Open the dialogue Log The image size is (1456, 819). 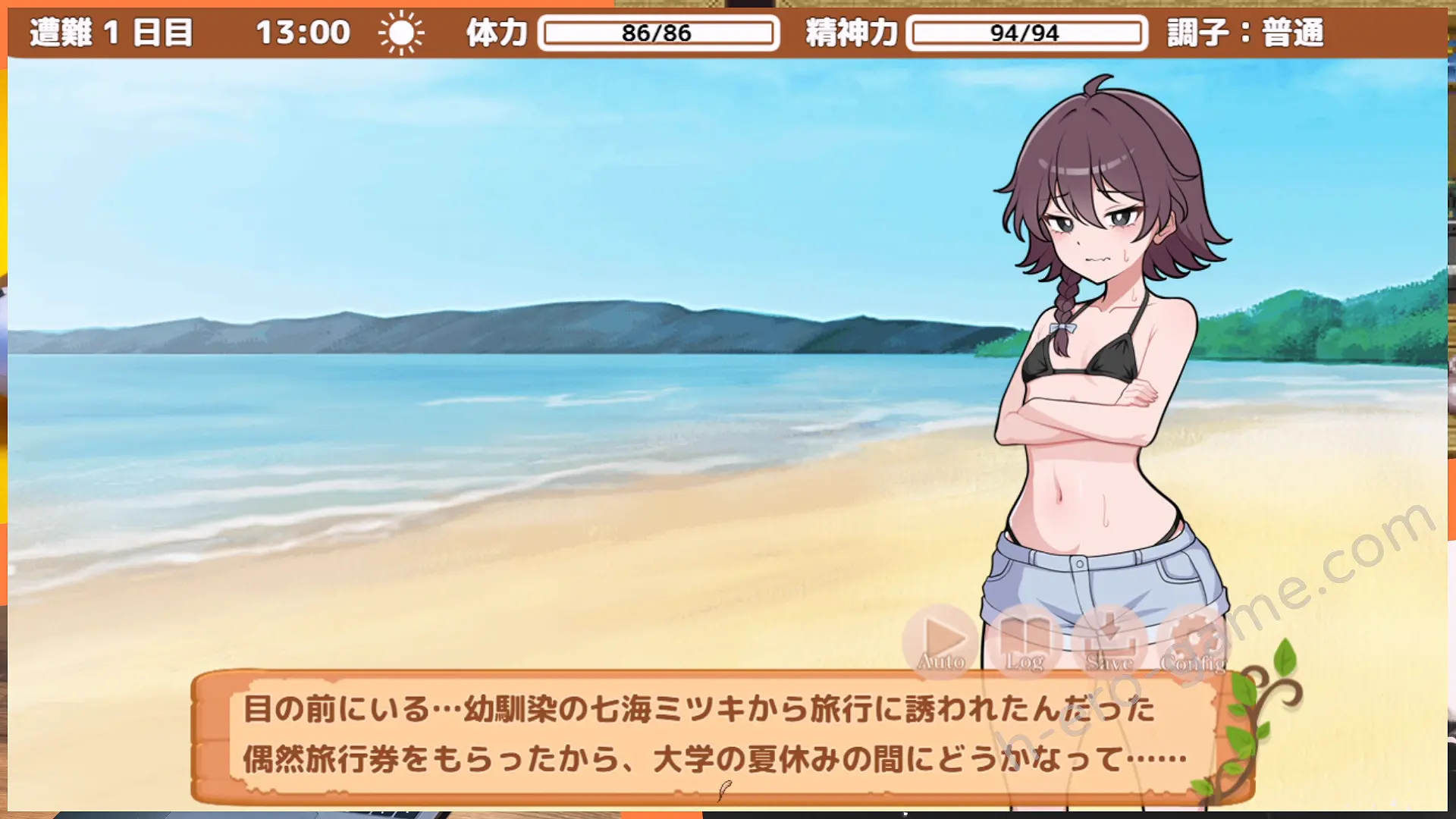click(1025, 642)
